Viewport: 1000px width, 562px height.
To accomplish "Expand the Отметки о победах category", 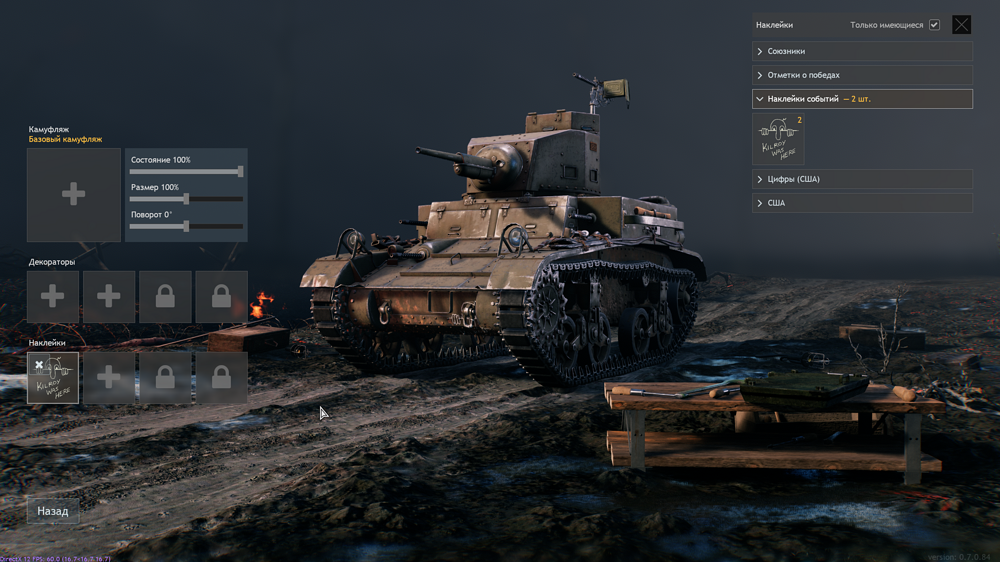I will 862,75.
